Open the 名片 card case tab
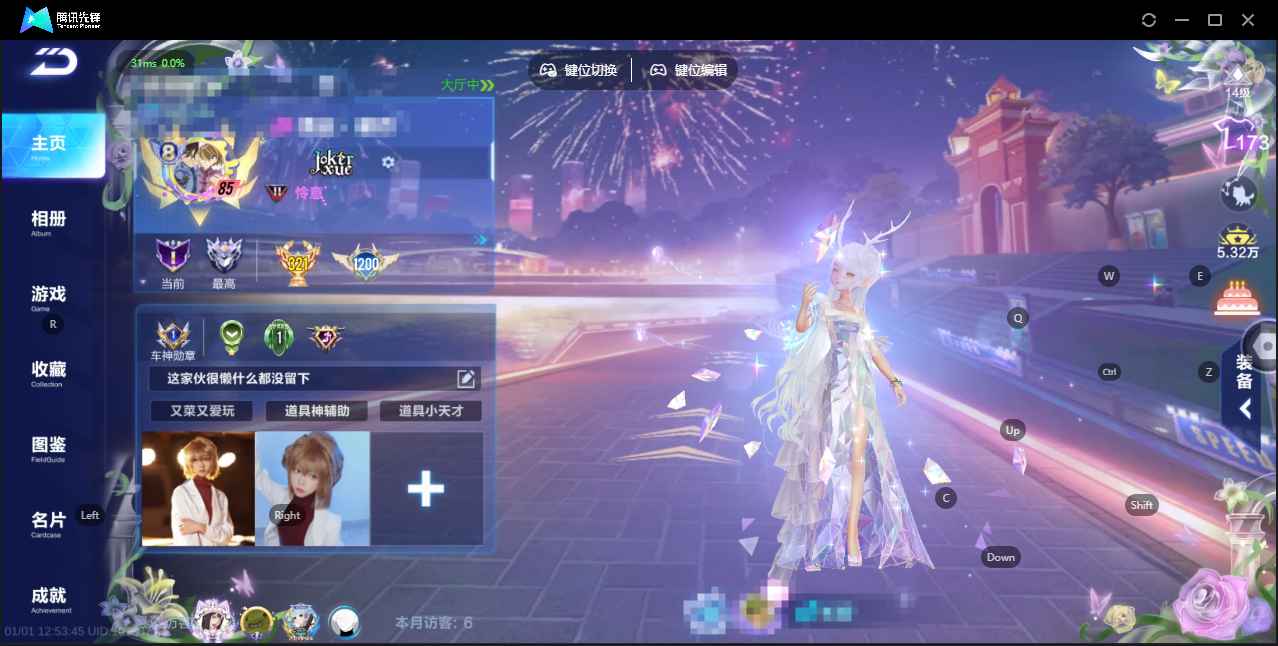1278x646 pixels. [x=49, y=522]
